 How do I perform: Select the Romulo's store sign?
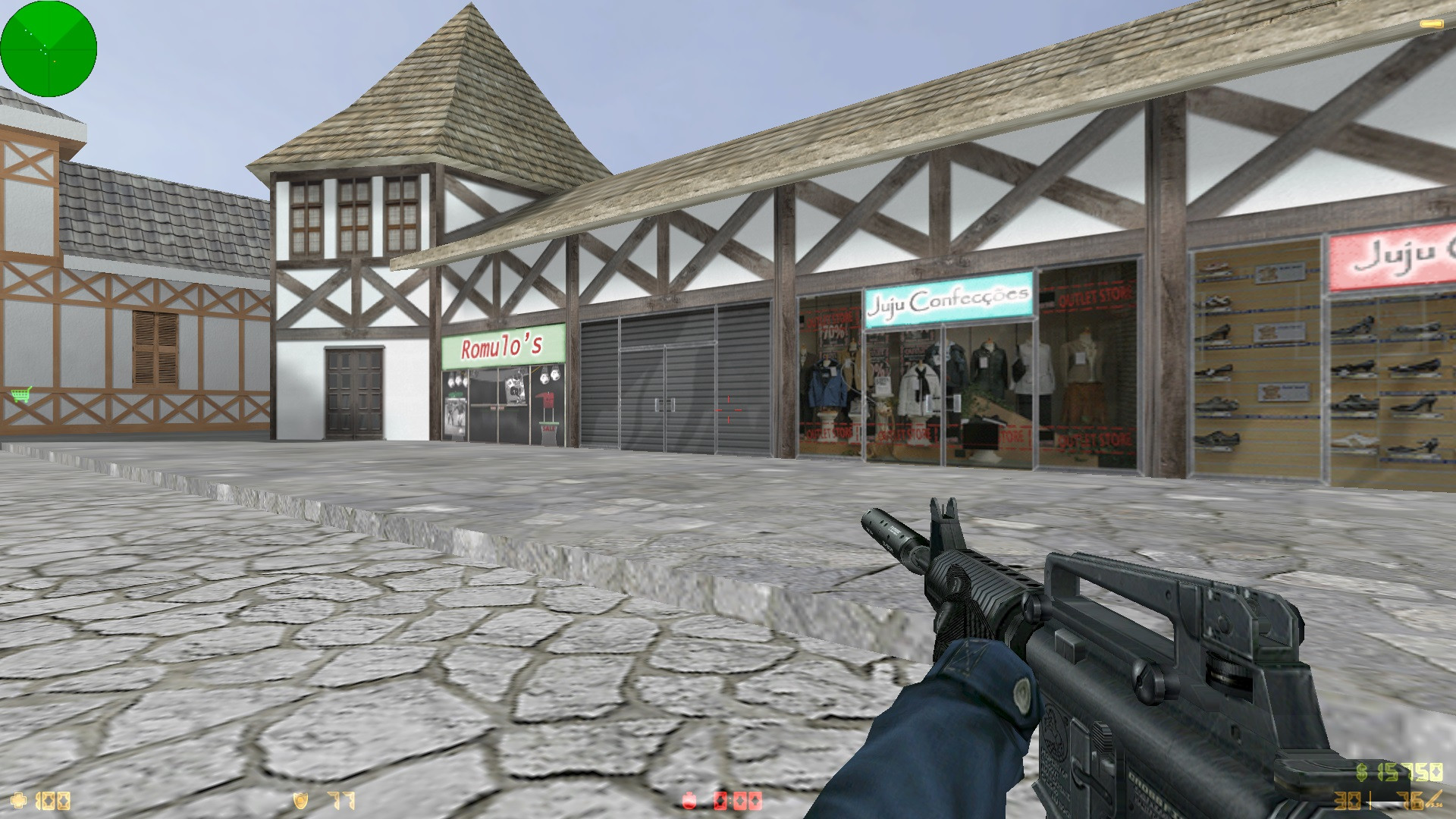click(502, 345)
